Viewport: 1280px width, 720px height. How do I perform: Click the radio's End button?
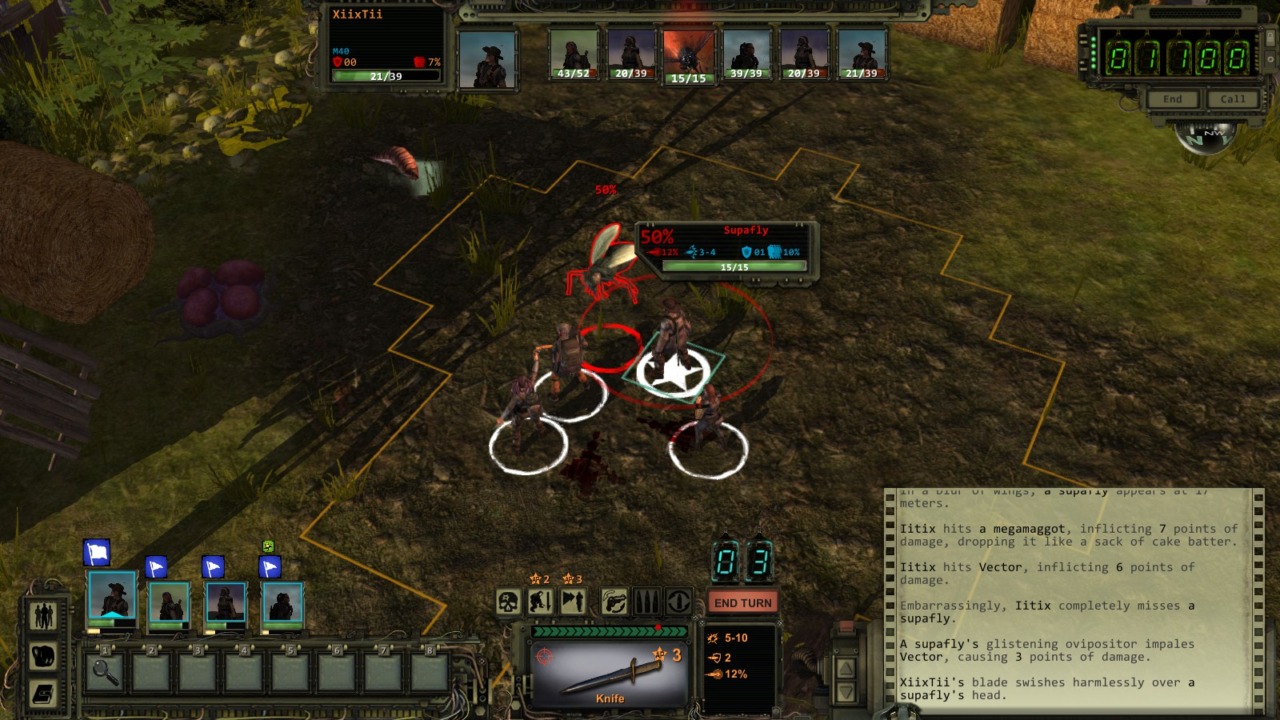1172,99
